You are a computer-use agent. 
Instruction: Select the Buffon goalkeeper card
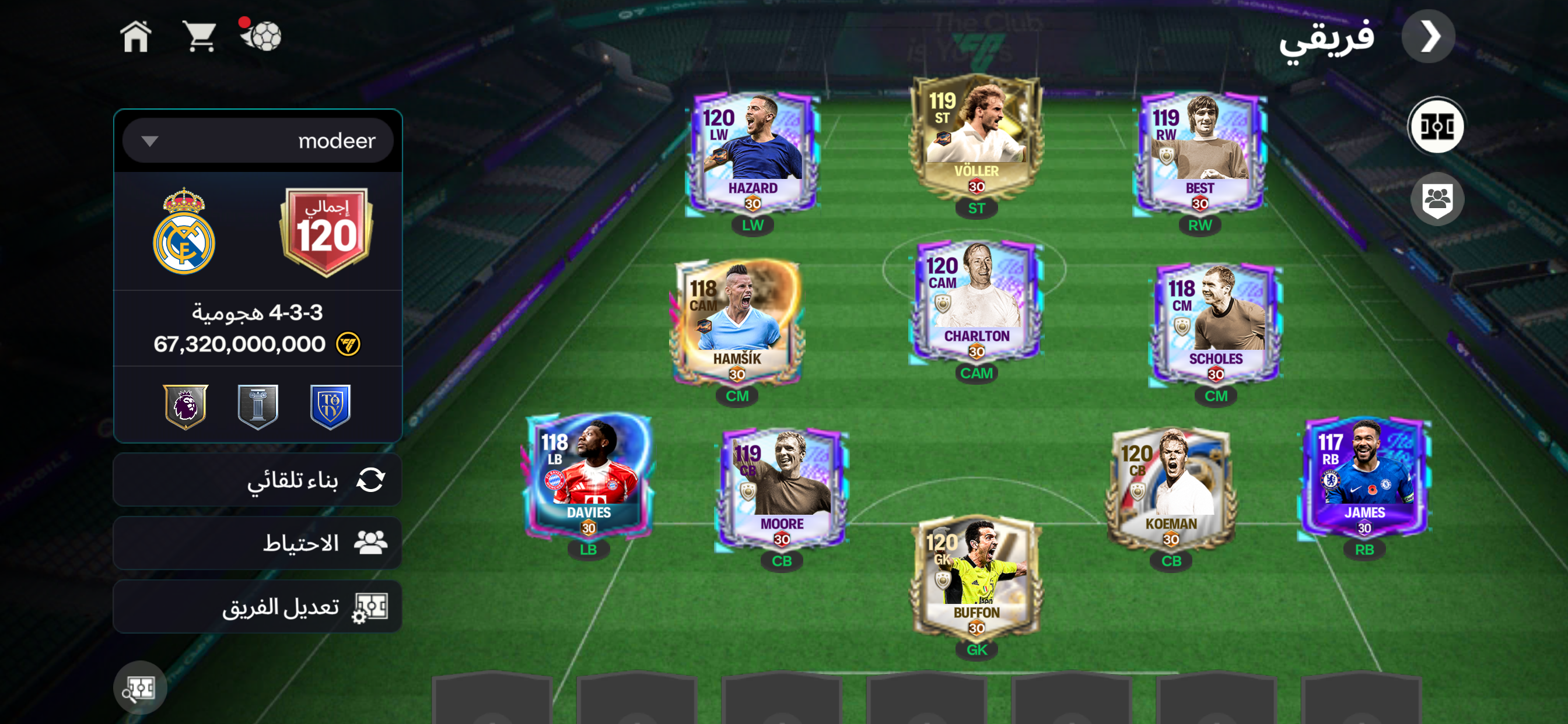(976, 578)
